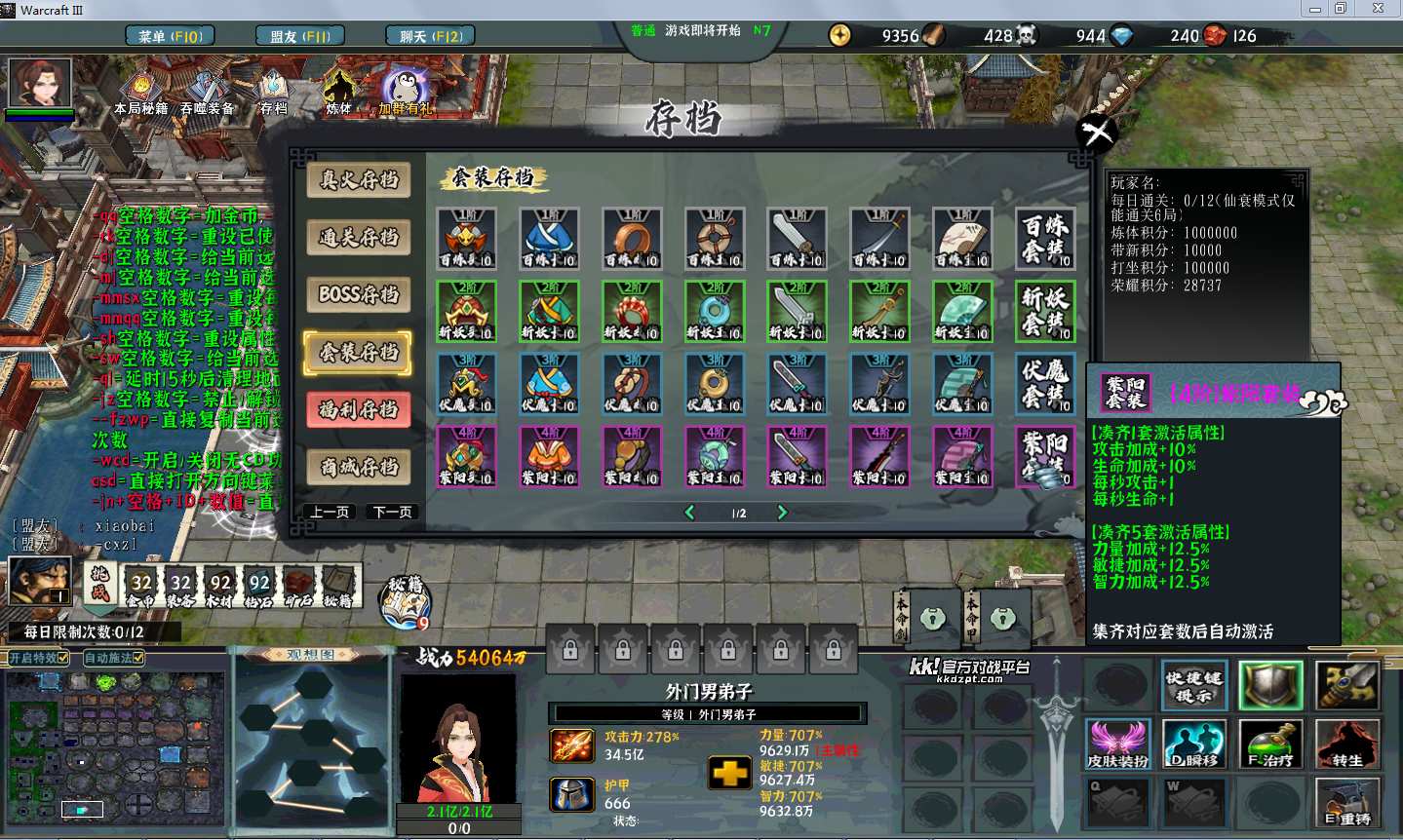Open the 盟友 (F11) allies panel
This screenshot has height=840, width=1403.
click(300, 36)
